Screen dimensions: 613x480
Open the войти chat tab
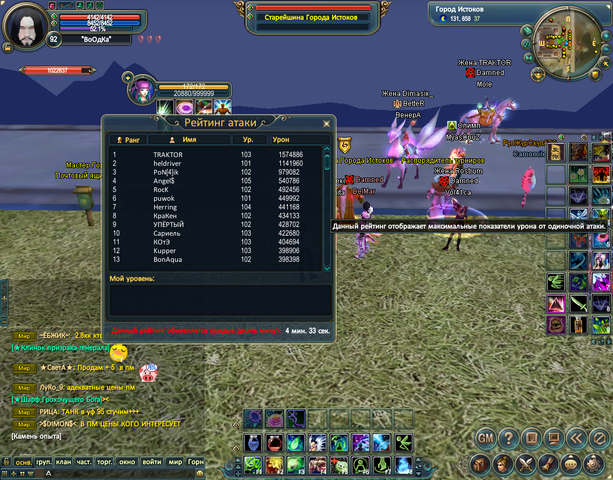coord(151,462)
